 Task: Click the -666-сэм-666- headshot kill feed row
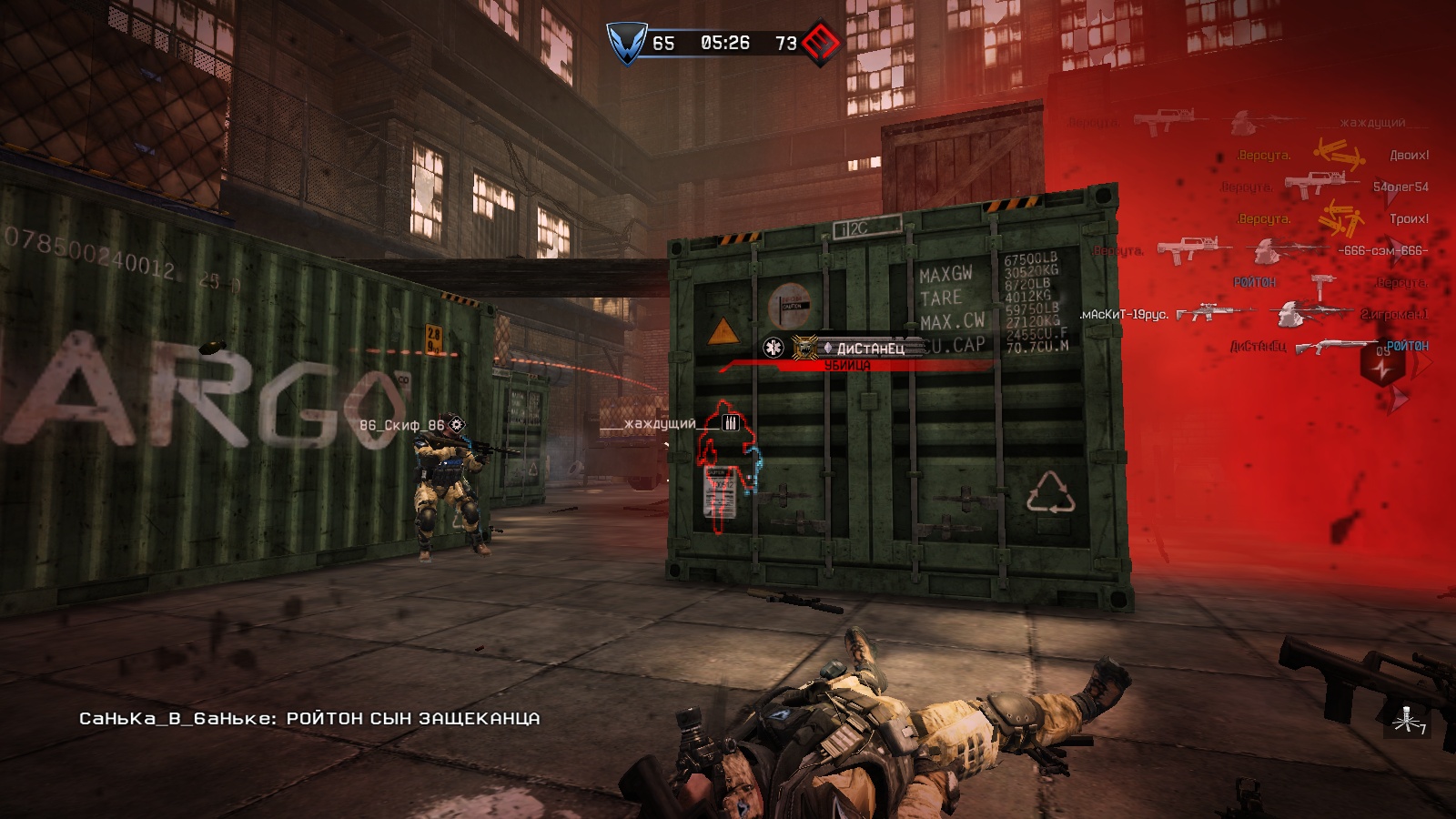[1382, 251]
